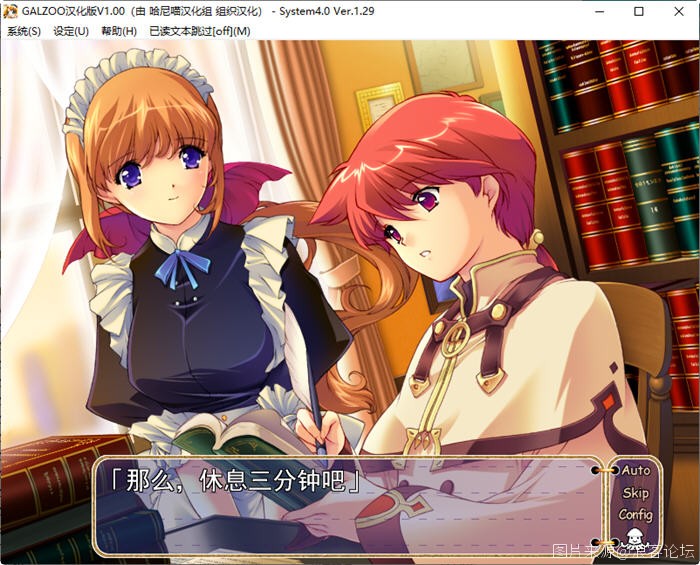This screenshot has height=565, width=700.
Task: Open the 设定(U) menu
Action: [x=71, y=31]
